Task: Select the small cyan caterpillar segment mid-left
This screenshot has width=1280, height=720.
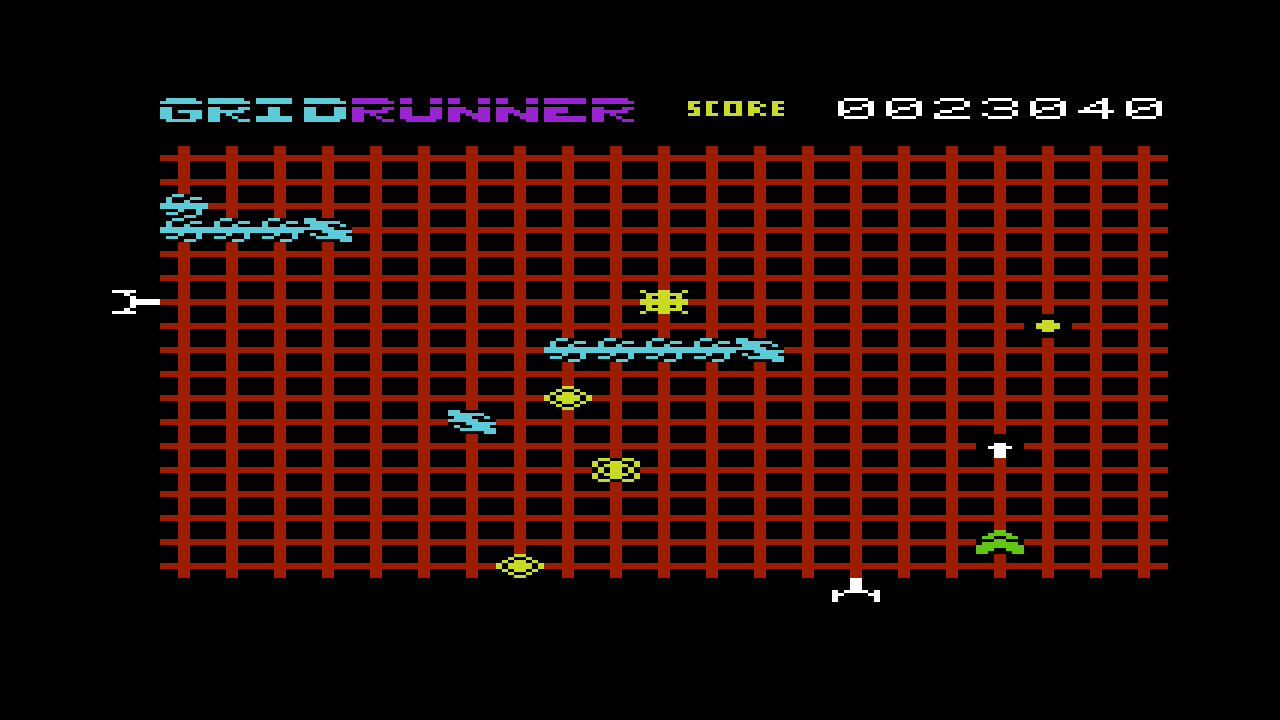Action: pos(470,422)
